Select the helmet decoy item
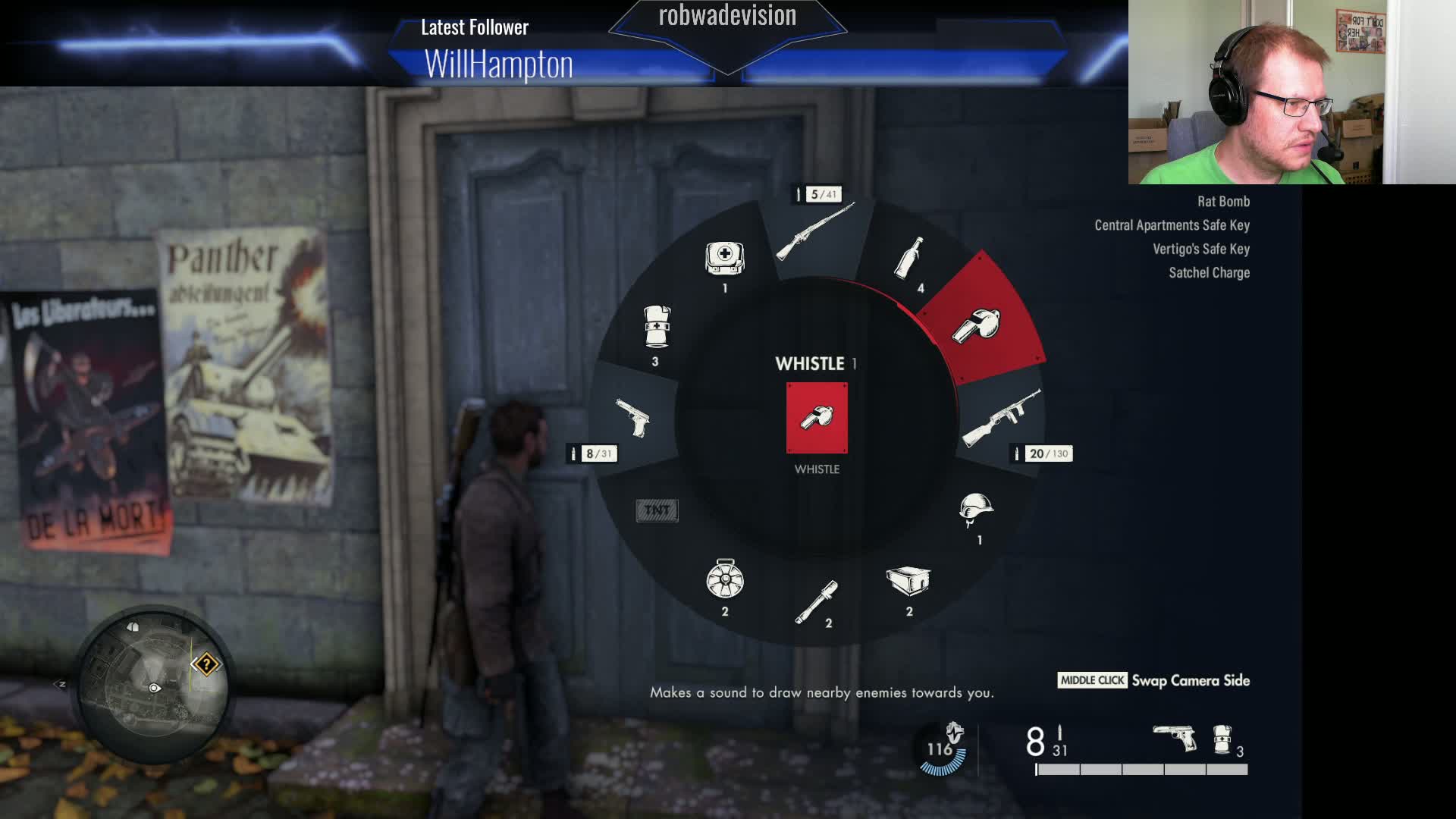The image size is (1456, 819). pyautogui.click(x=978, y=513)
